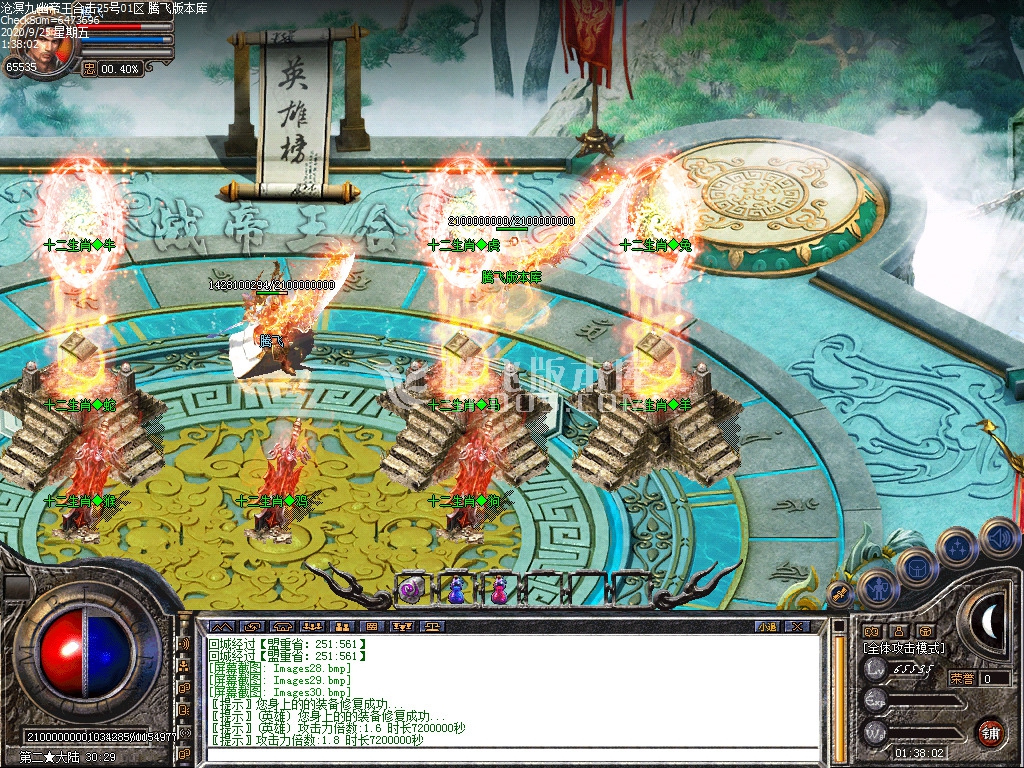Change the 全体攻击模式 attack mode label
This screenshot has width=1024, height=768.
(x=904, y=648)
